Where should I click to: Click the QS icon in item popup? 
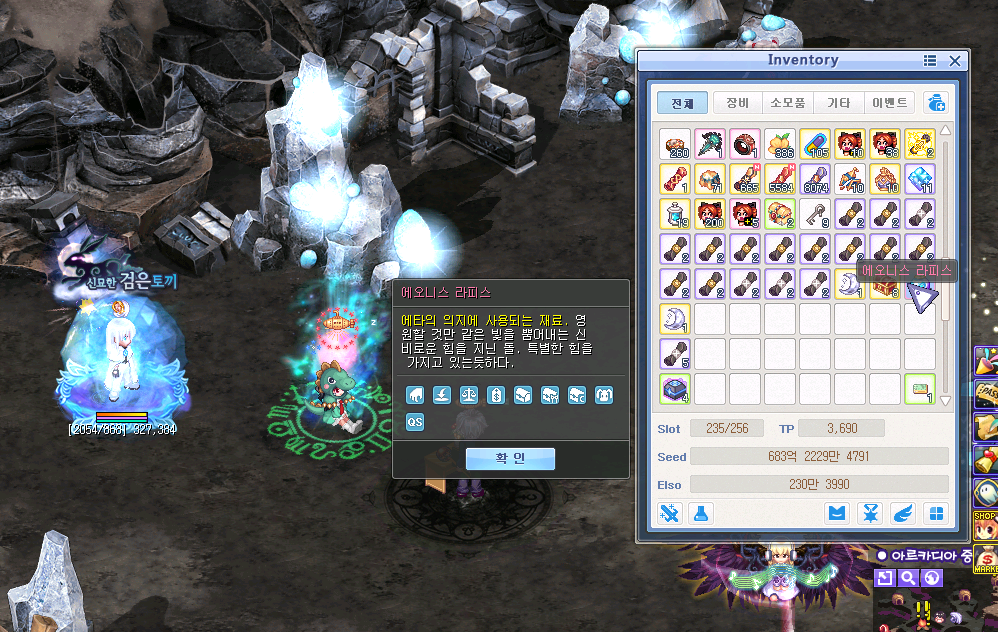point(415,422)
